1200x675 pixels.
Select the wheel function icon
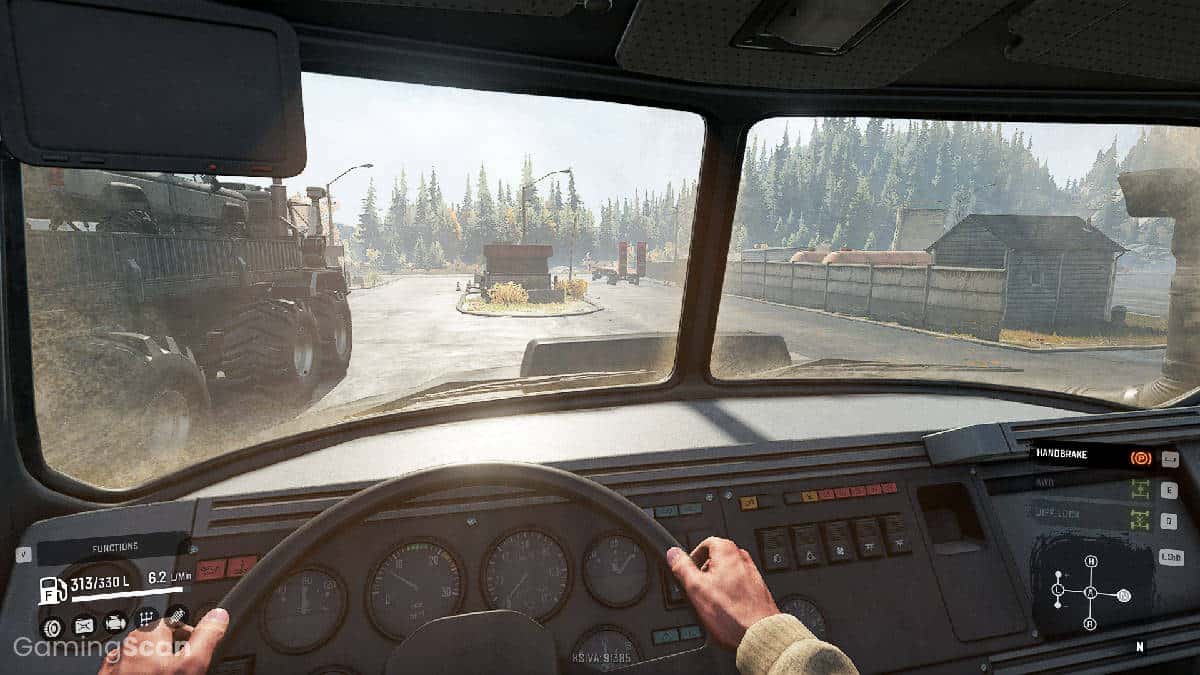click(x=51, y=626)
